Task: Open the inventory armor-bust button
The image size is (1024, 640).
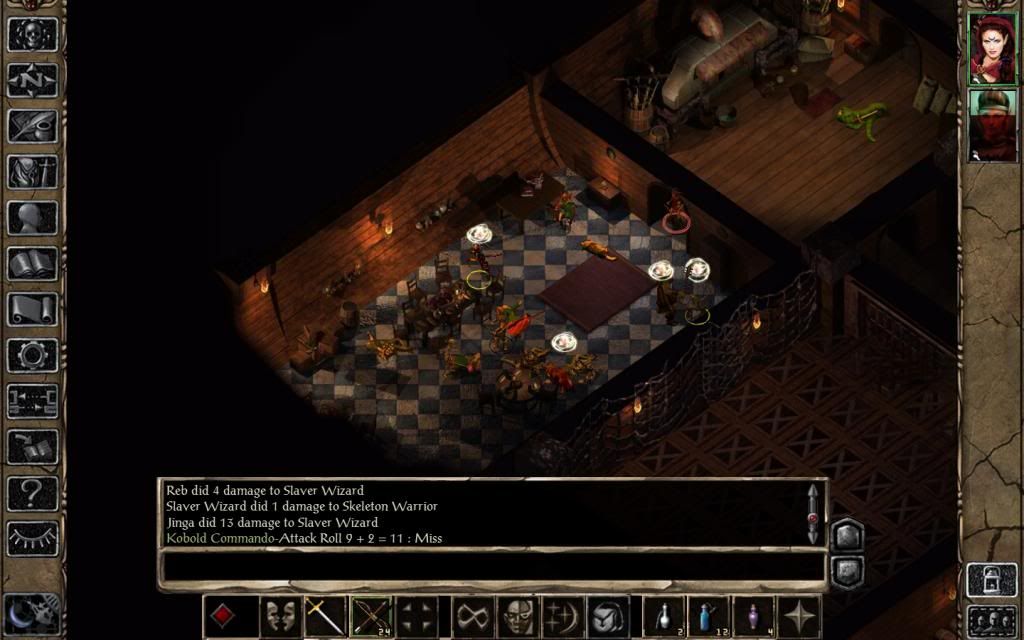Action: pyautogui.click(x=33, y=172)
